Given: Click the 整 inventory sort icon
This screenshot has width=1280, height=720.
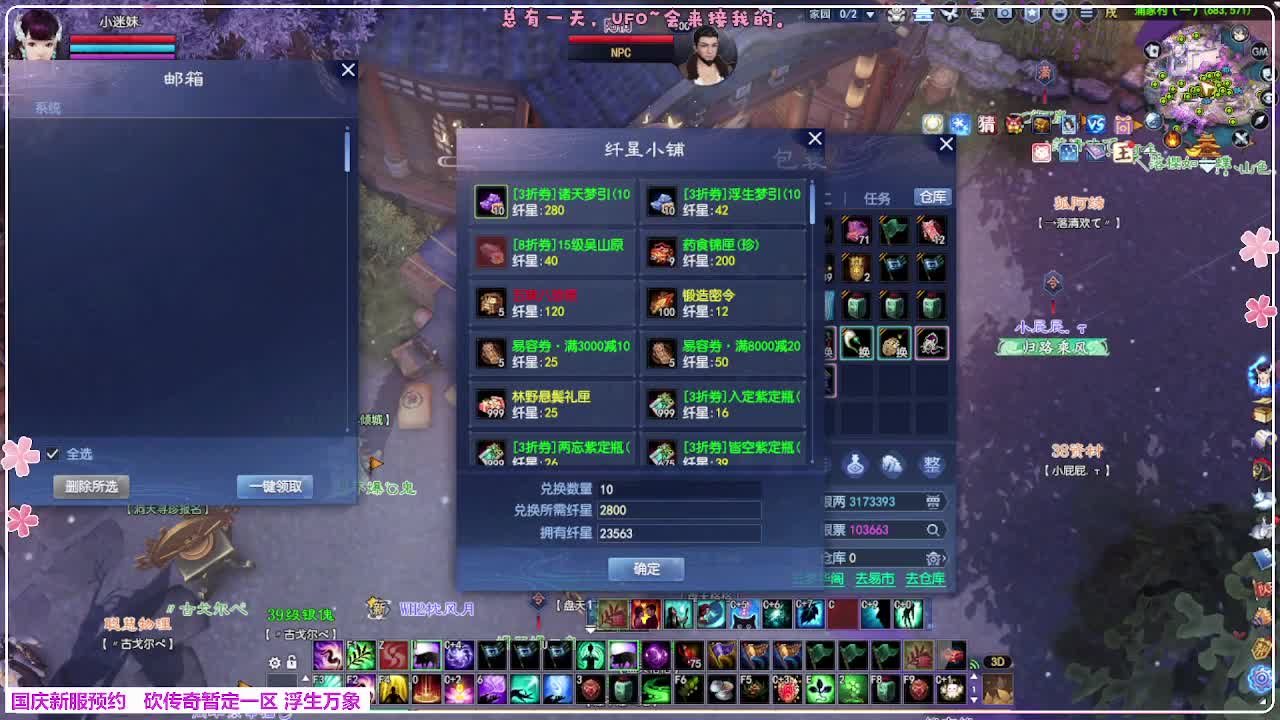Looking at the screenshot, I should (933, 463).
